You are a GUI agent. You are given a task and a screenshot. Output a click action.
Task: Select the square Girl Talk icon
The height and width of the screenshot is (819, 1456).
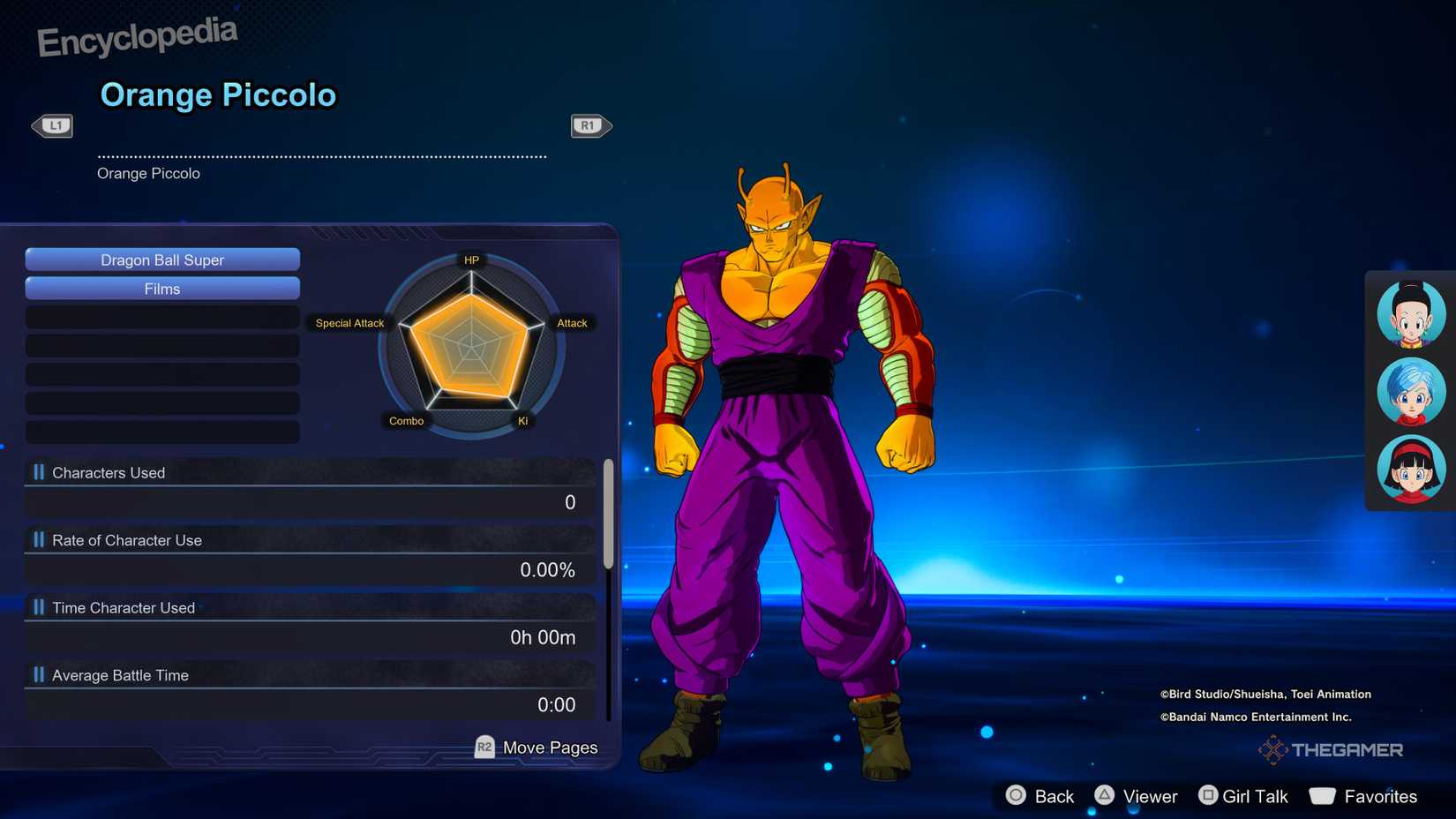click(x=1208, y=795)
